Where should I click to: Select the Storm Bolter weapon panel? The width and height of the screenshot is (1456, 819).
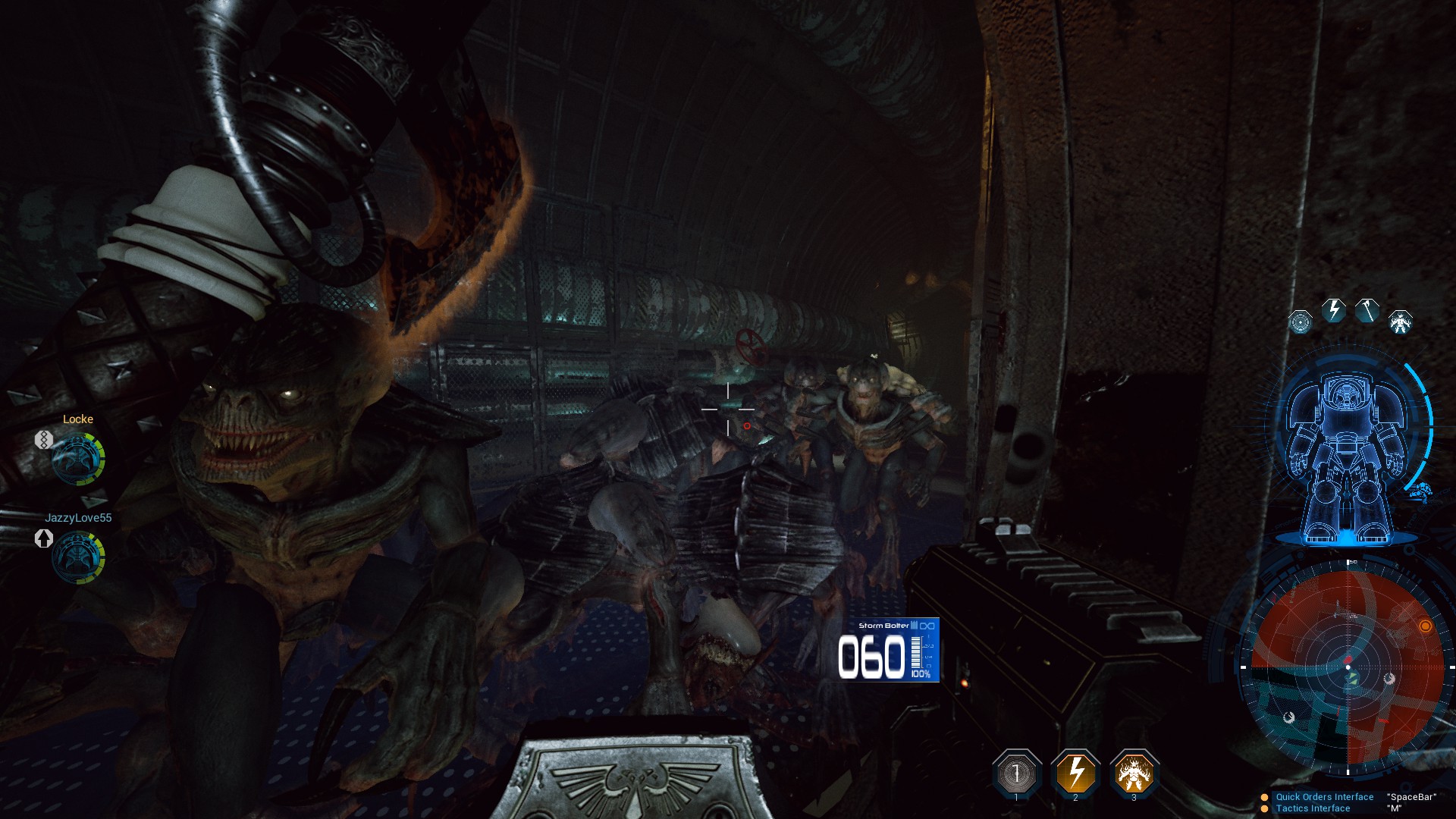click(888, 650)
